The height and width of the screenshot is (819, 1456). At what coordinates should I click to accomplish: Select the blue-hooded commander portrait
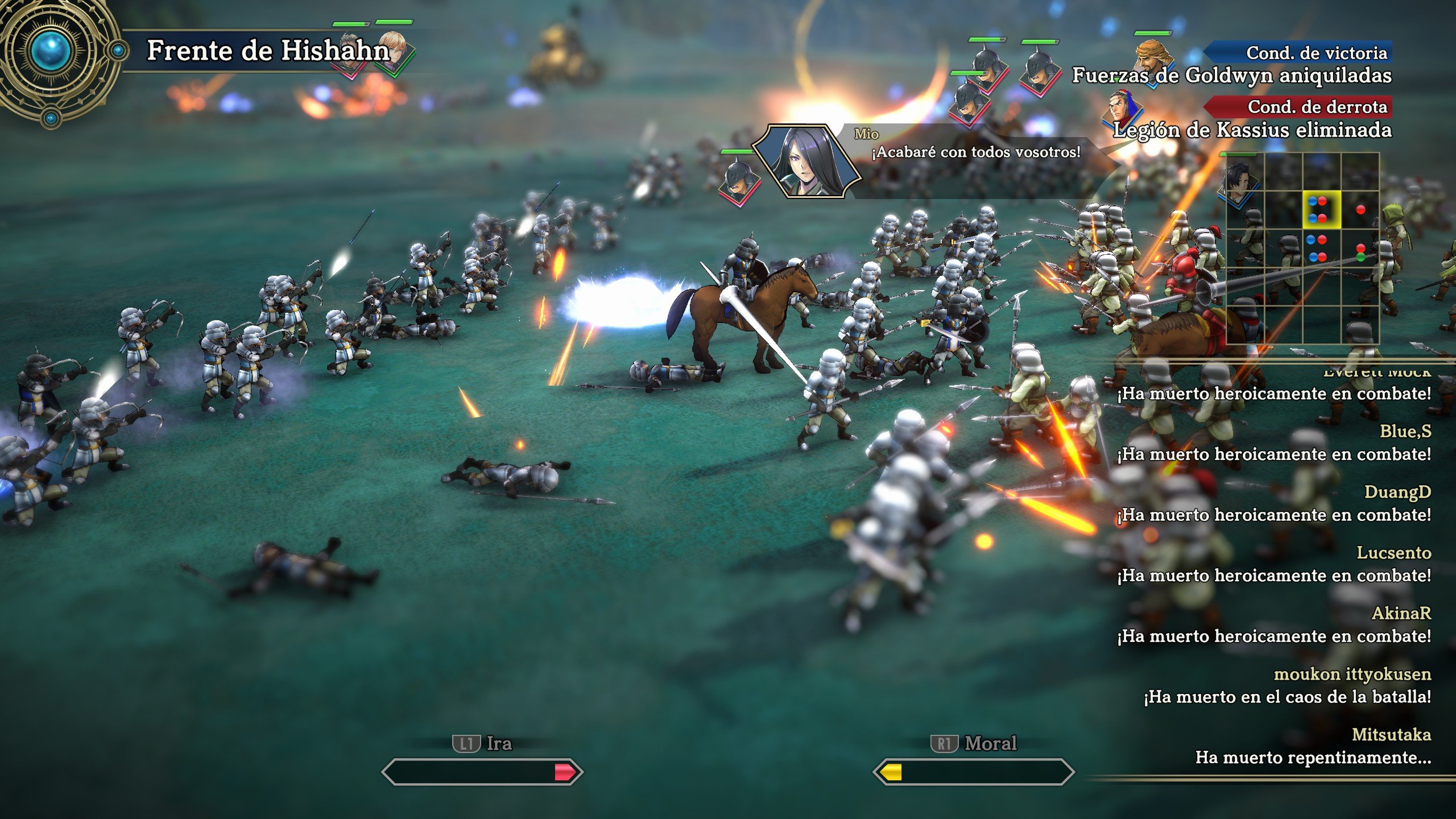1124,111
